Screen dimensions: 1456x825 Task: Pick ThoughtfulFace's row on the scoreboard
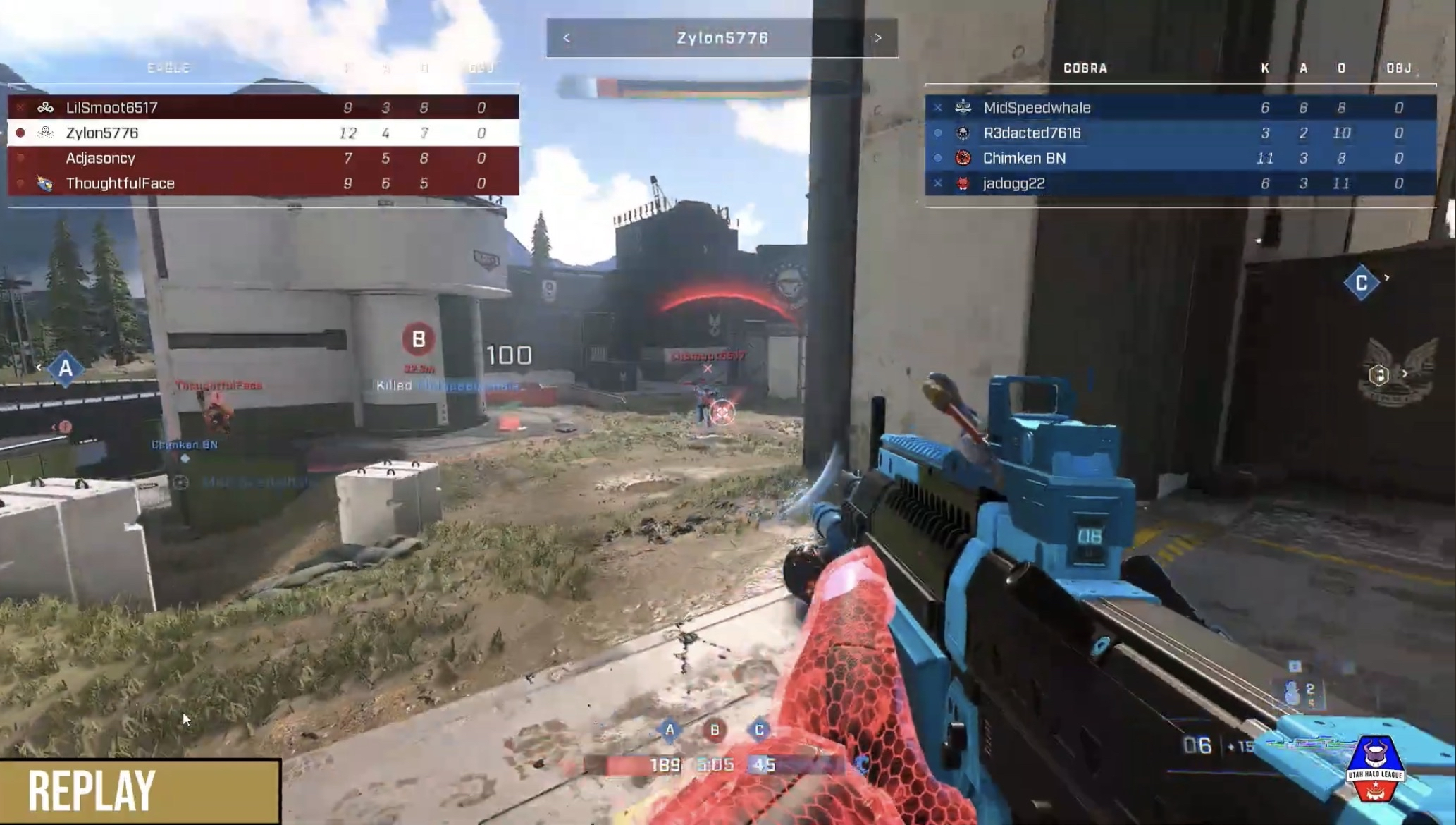[x=263, y=183]
